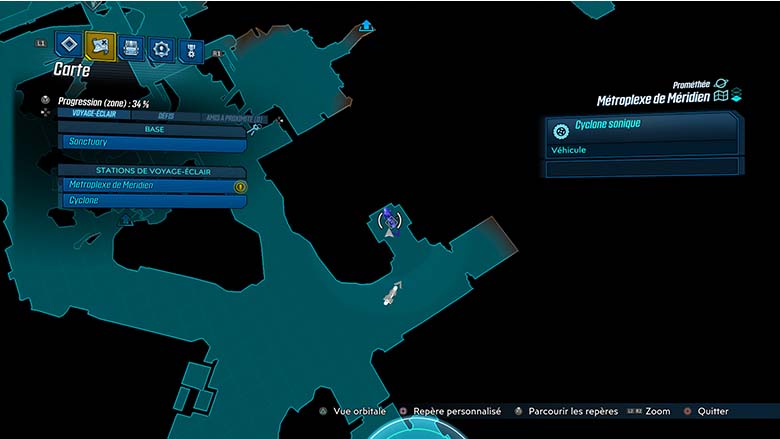Click the white vehicle icon on the map
This screenshot has width=780, height=439.
pyautogui.click(x=391, y=293)
